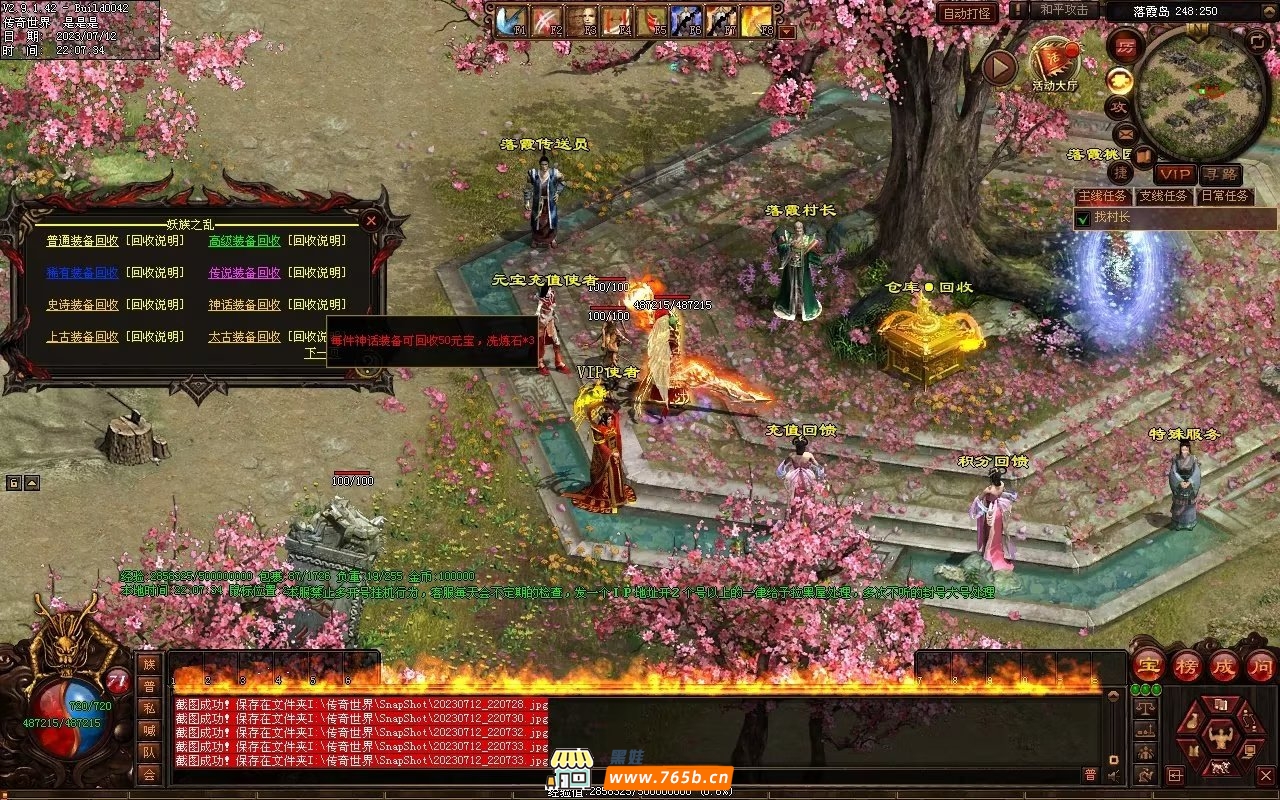The height and width of the screenshot is (800, 1280).
Task: Select the 找村长 quest entry
Action: tap(1112, 218)
